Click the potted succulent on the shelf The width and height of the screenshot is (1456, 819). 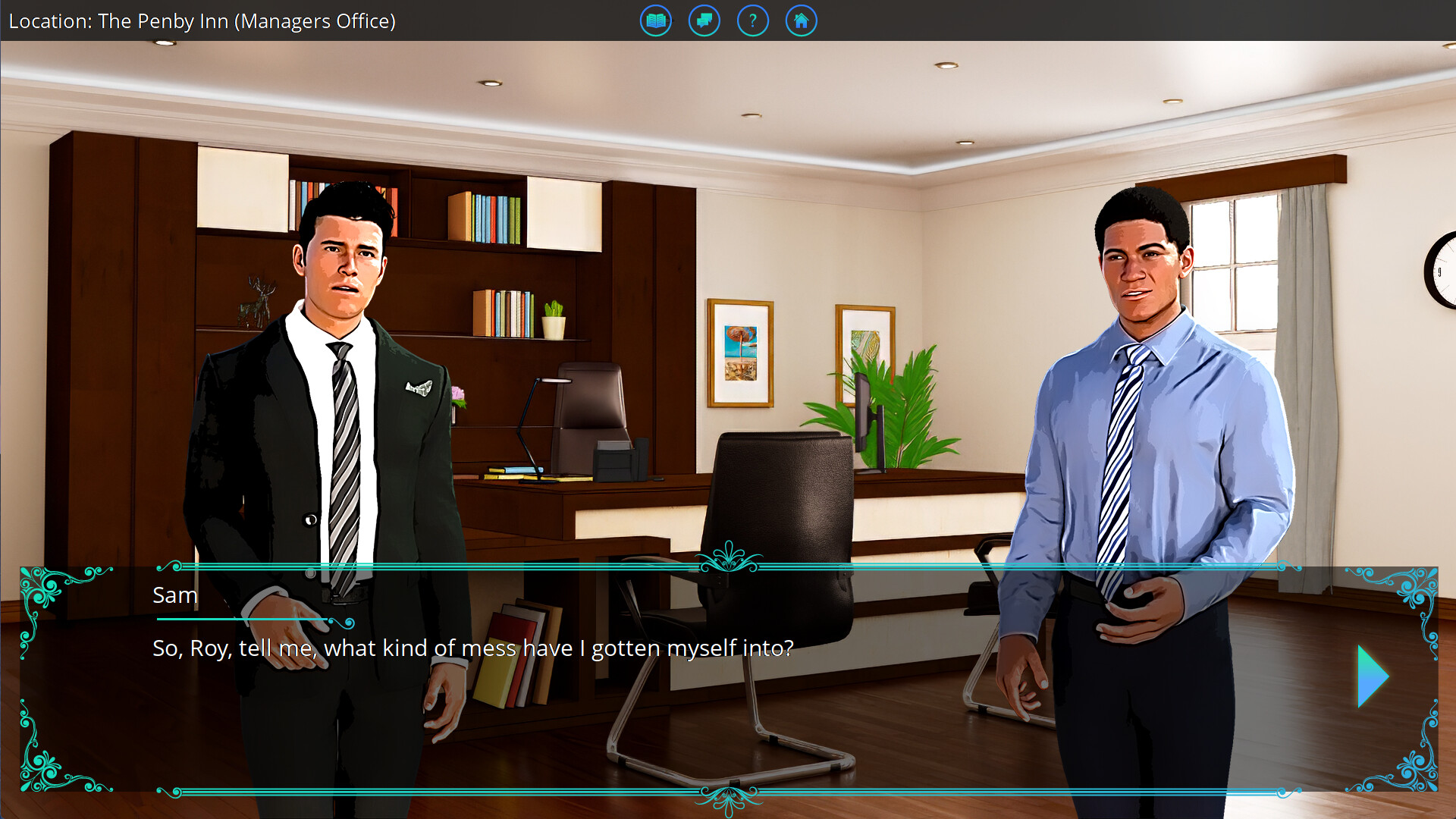point(554,317)
